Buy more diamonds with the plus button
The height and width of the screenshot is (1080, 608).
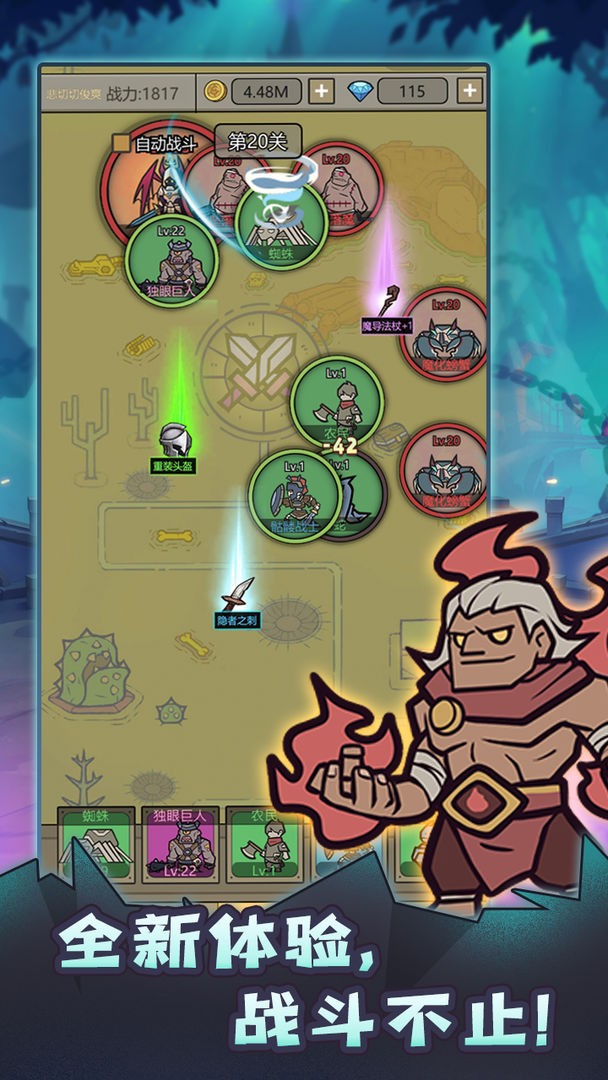469,91
